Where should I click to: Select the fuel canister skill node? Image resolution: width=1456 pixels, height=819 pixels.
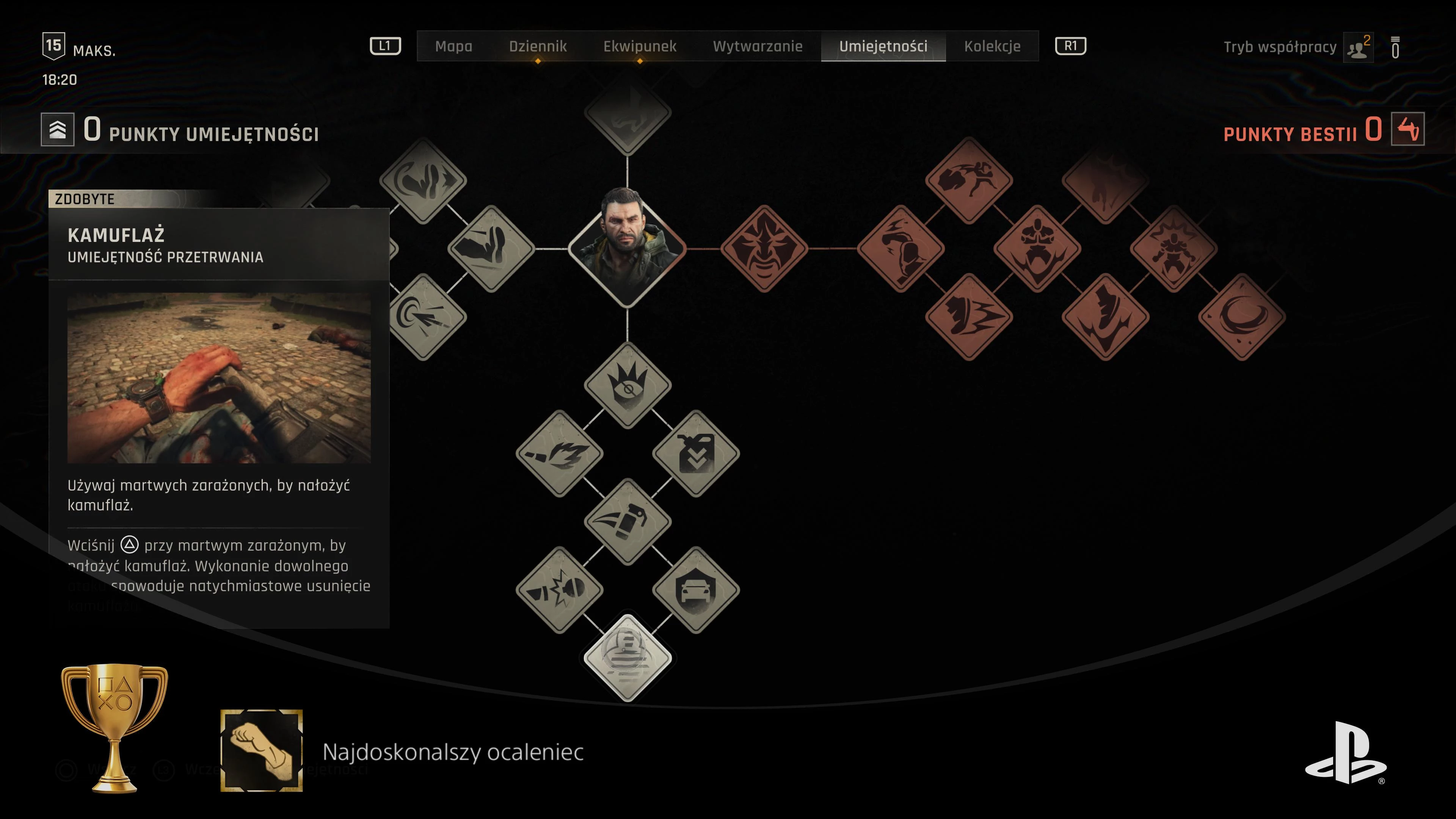pyautogui.click(x=696, y=453)
